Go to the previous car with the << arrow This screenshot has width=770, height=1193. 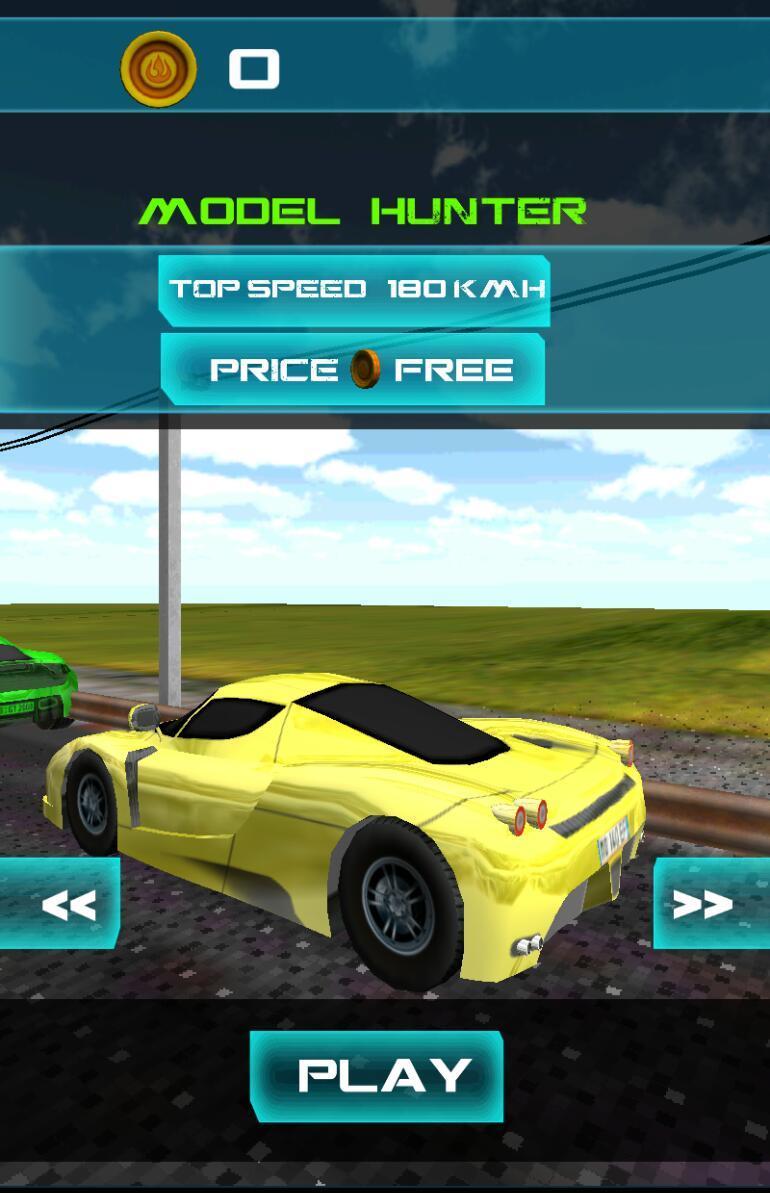(62, 903)
